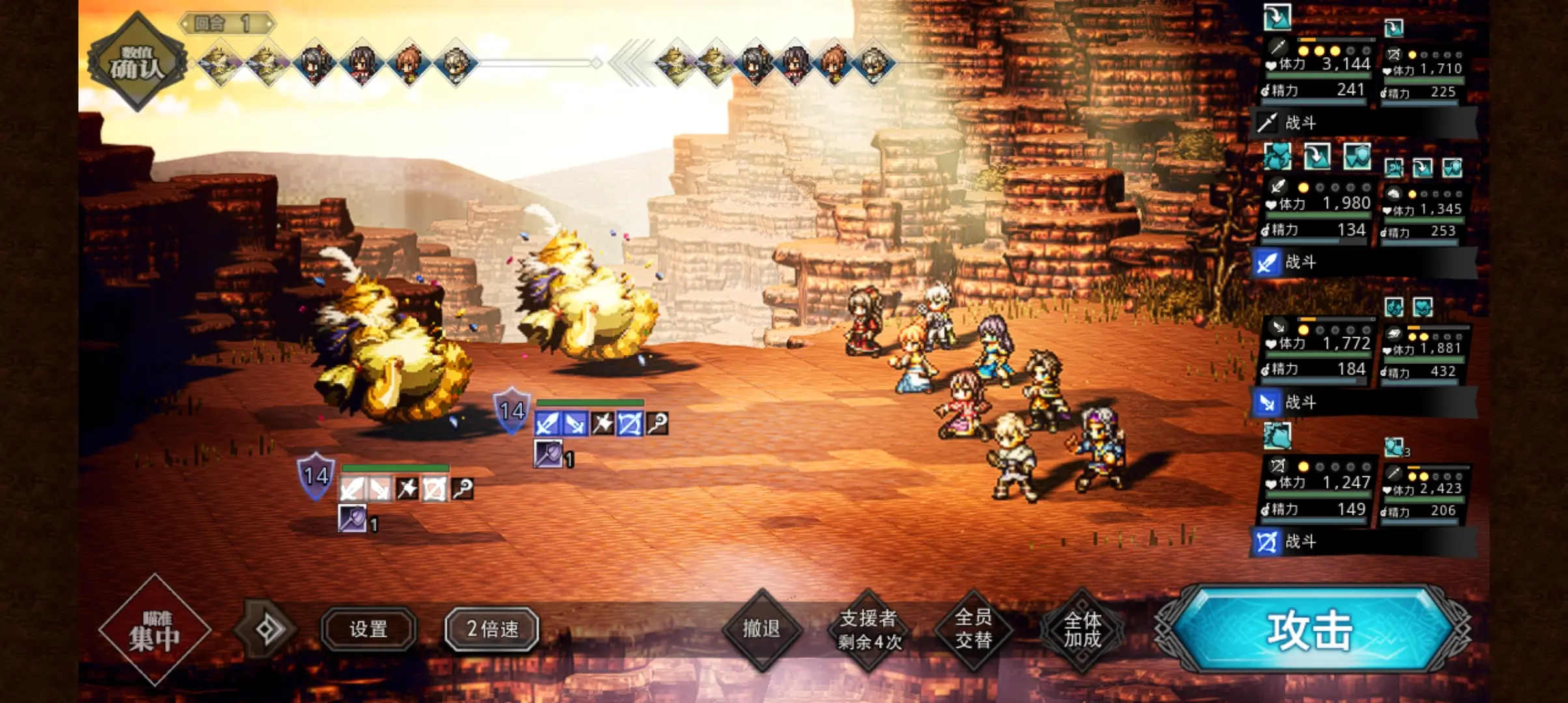The height and width of the screenshot is (703, 1568).
Task: Open the 数值确认 stats check button
Action: pos(137,62)
